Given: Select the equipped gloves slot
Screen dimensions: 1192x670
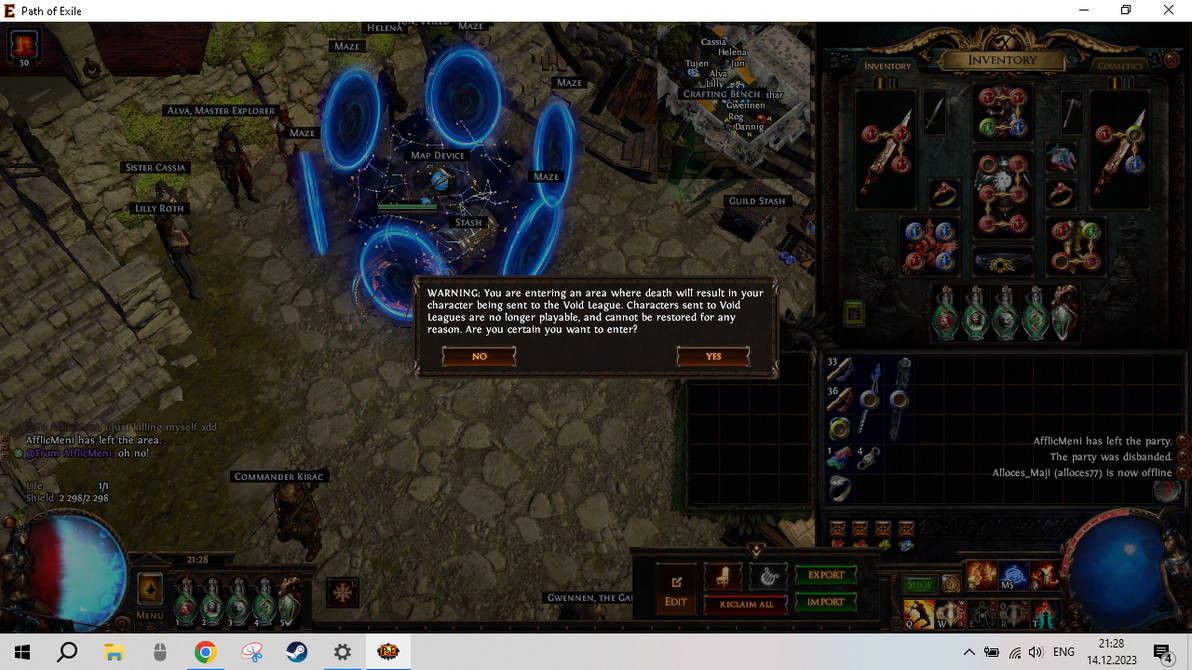Looking at the screenshot, I should (931, 245).
